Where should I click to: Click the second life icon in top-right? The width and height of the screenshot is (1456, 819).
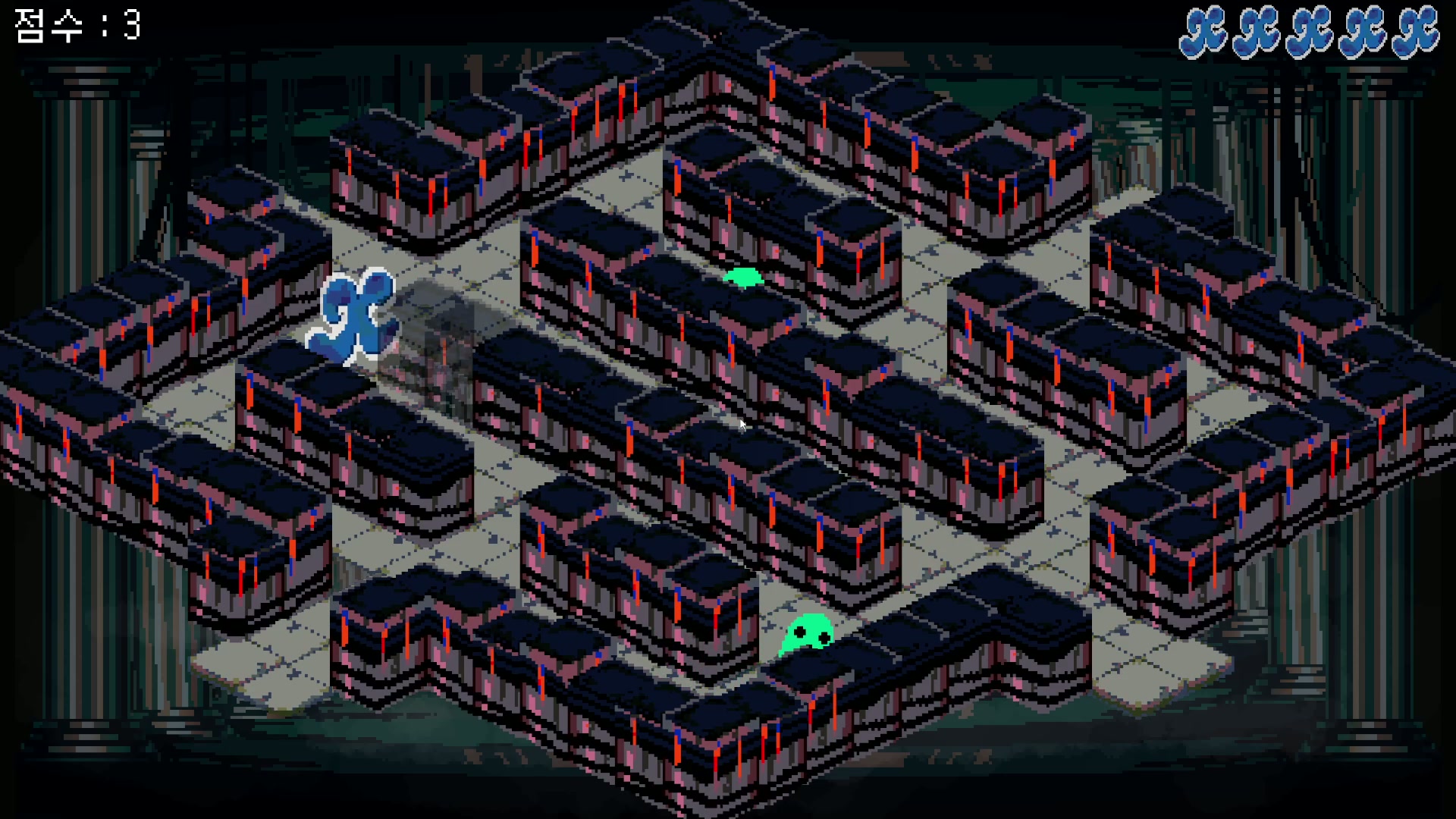point(1257,30)
